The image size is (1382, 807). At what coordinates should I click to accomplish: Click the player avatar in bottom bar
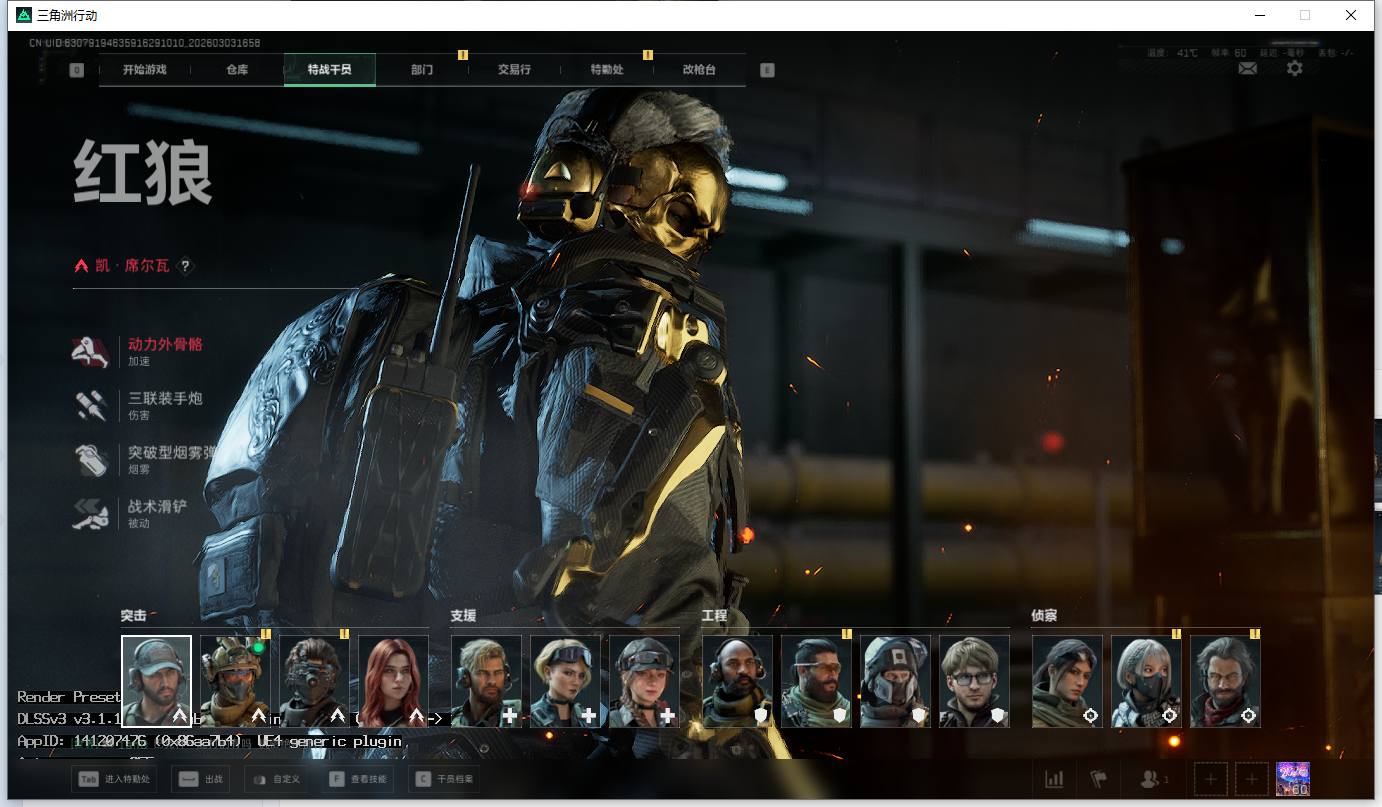click(1293, 779)
